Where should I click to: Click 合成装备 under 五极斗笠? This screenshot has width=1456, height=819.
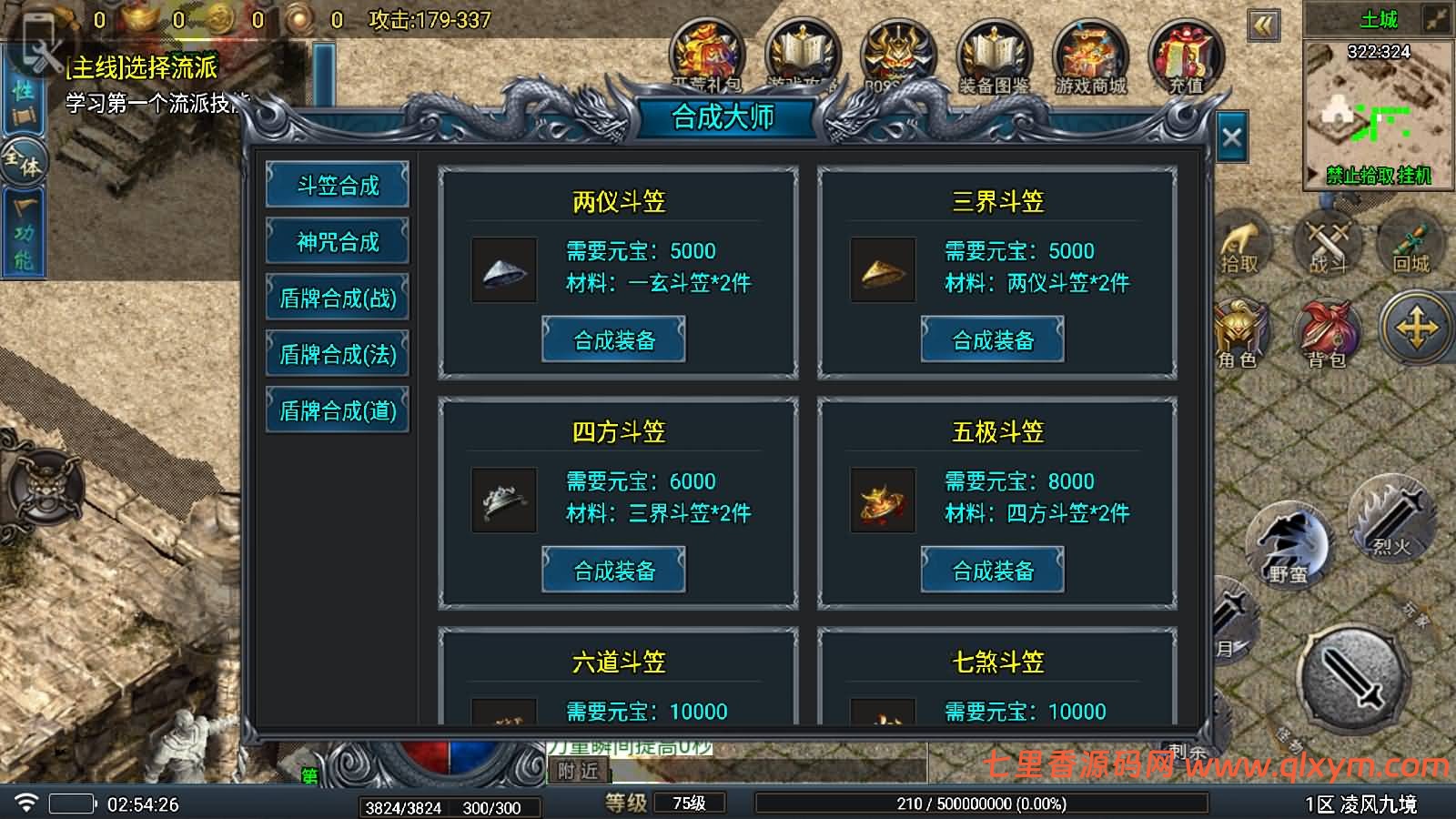click(992, 570)
